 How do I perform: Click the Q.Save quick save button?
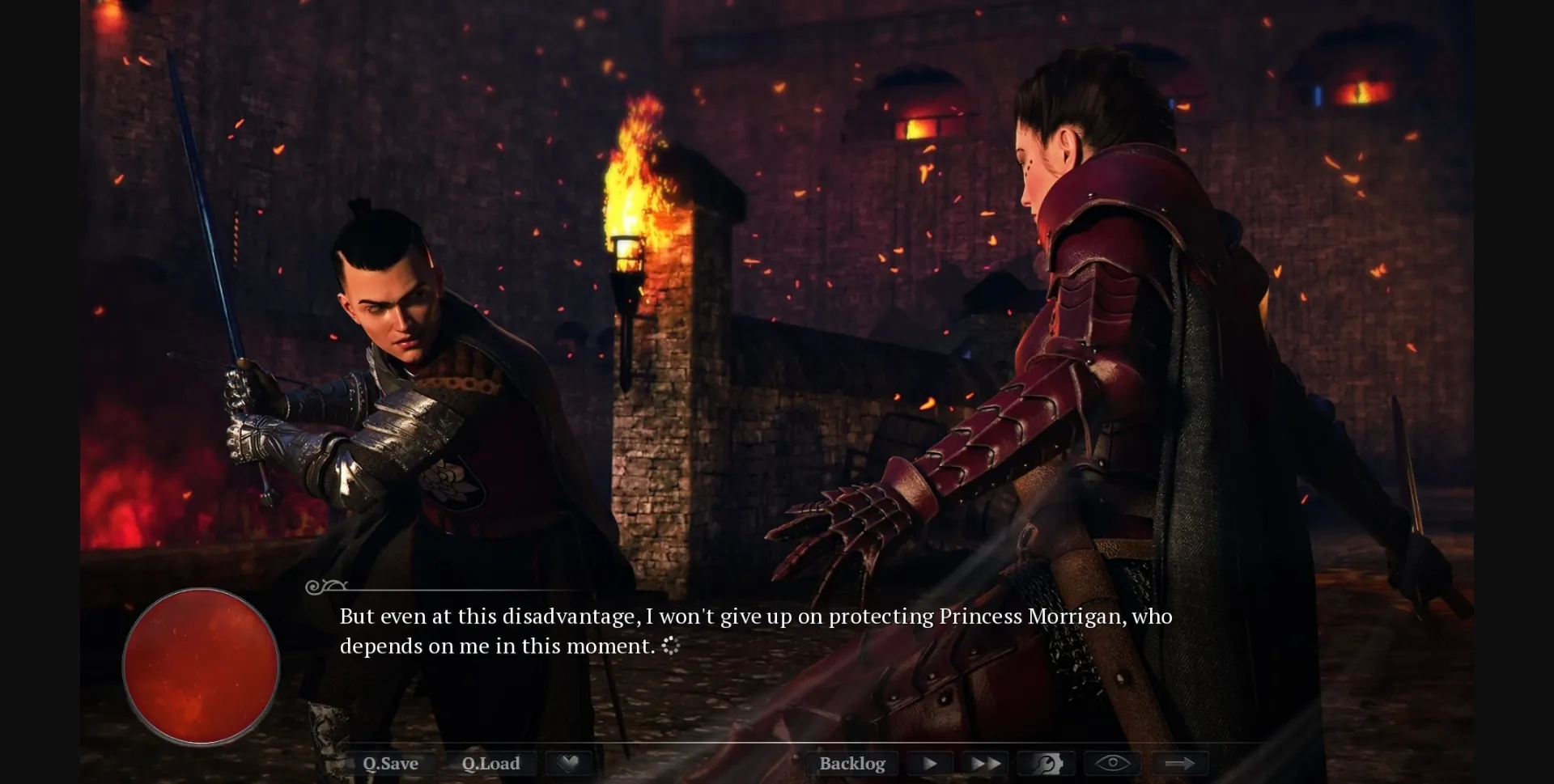point(390,763)
